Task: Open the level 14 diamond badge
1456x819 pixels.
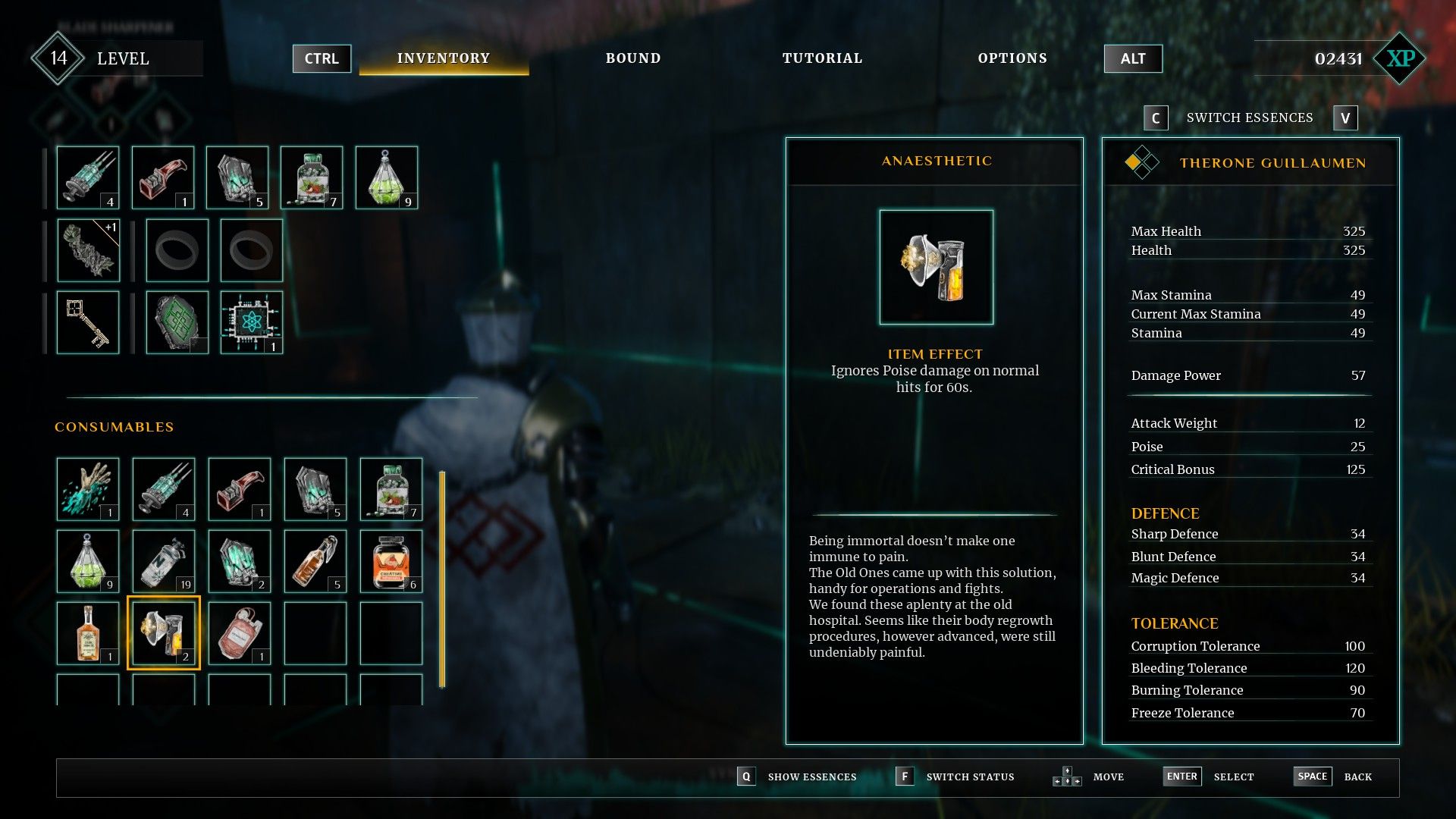Action: pyautogui.click(x=58, y=58)
